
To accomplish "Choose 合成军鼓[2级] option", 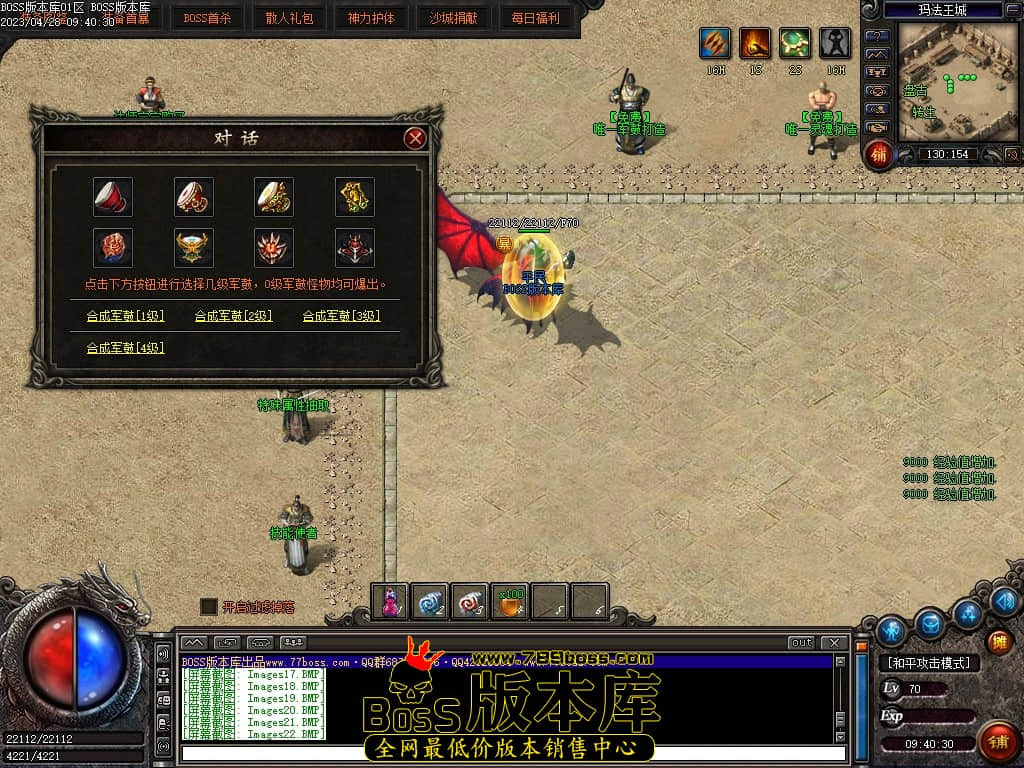I will 233,316.
